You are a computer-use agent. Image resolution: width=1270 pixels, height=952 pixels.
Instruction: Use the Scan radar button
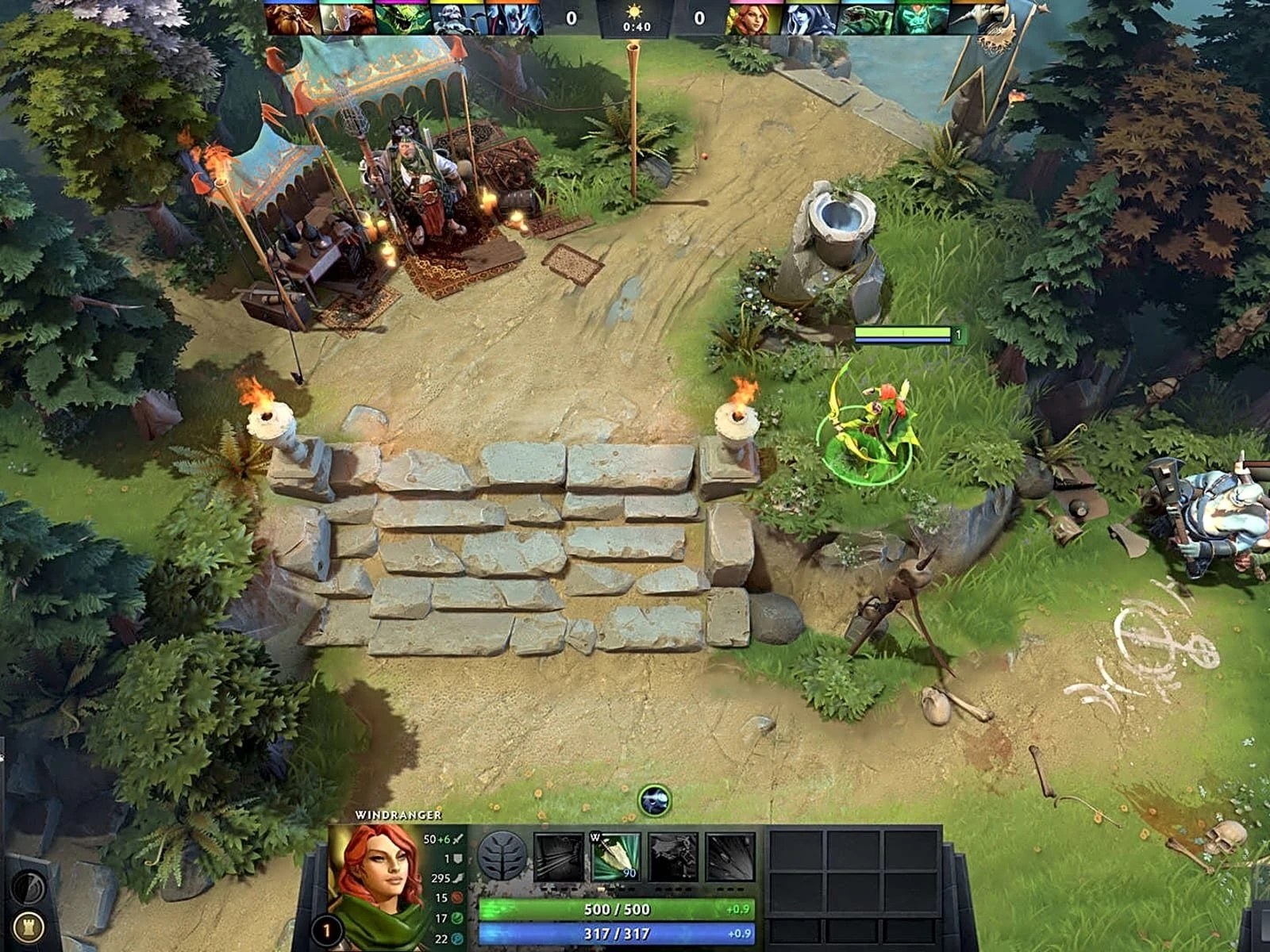(29, 887)
